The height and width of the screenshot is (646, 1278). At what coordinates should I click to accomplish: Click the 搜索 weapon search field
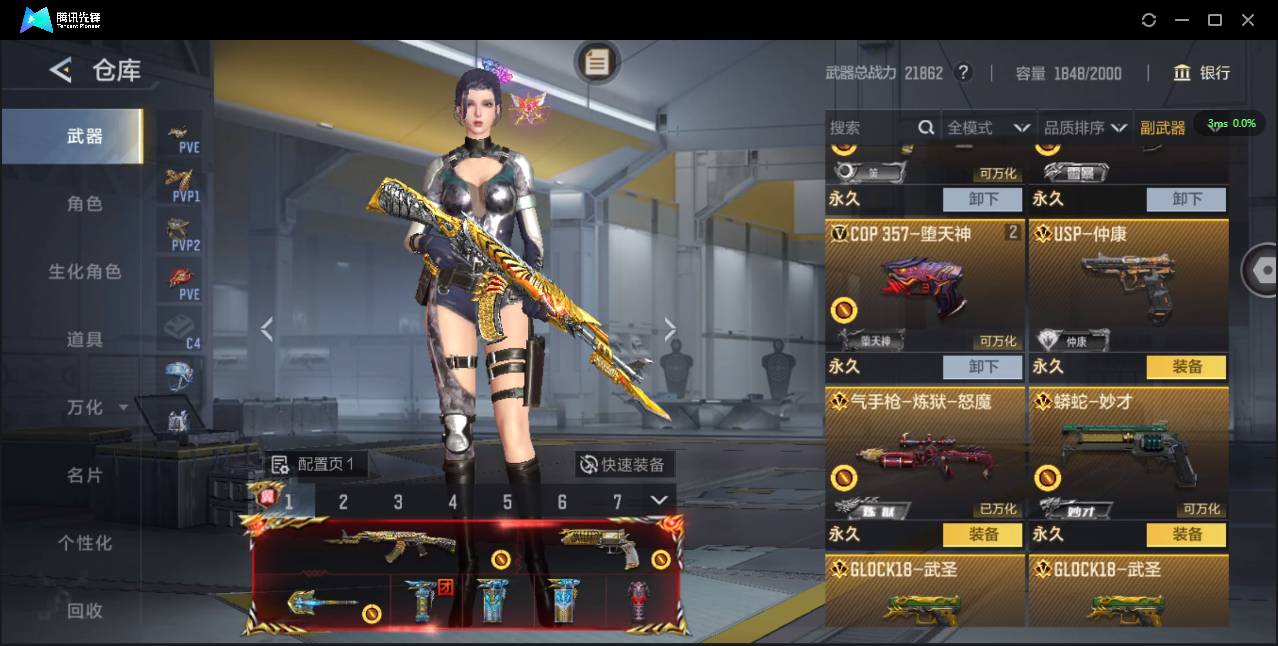[x=870, y=128]
